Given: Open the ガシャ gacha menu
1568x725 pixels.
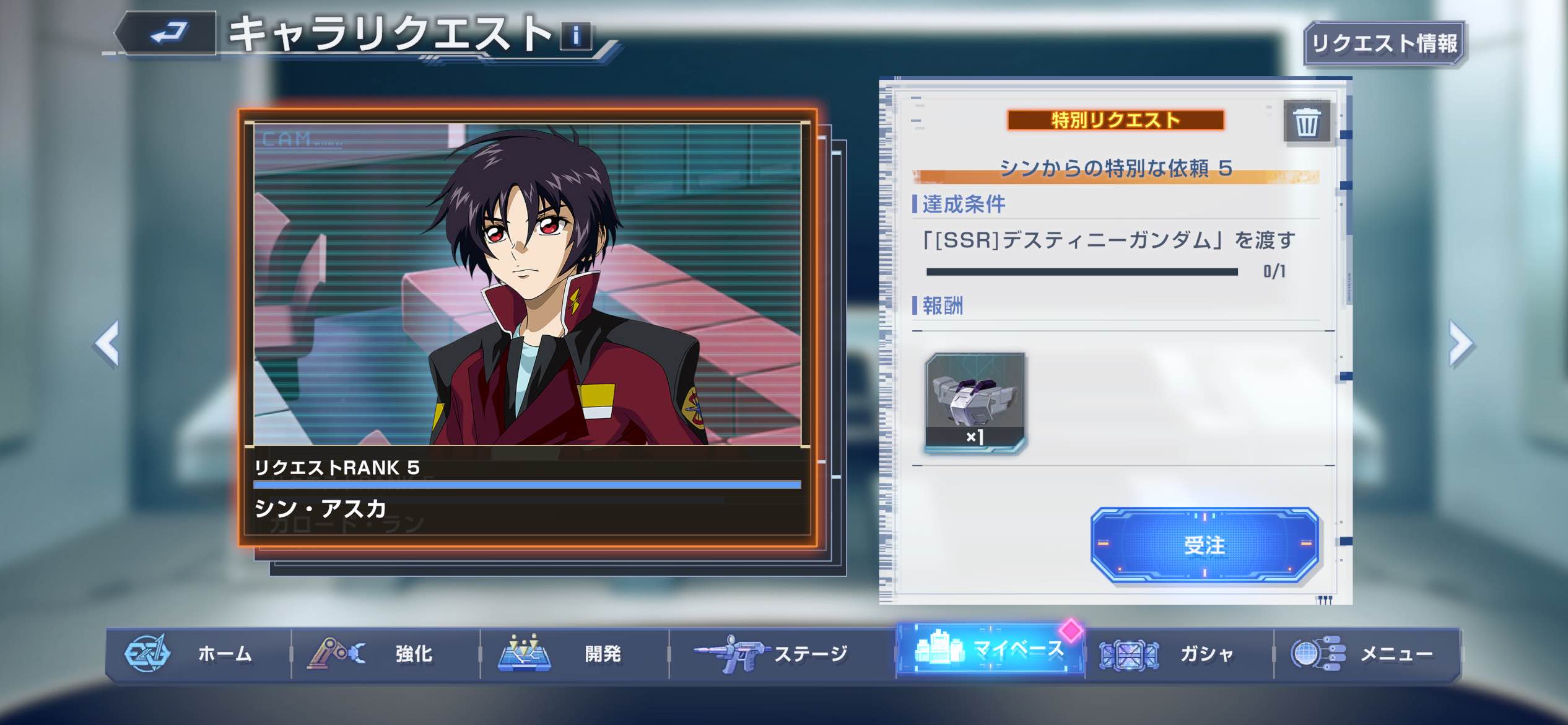Looking at the screenshot, I should (1178, 654).
